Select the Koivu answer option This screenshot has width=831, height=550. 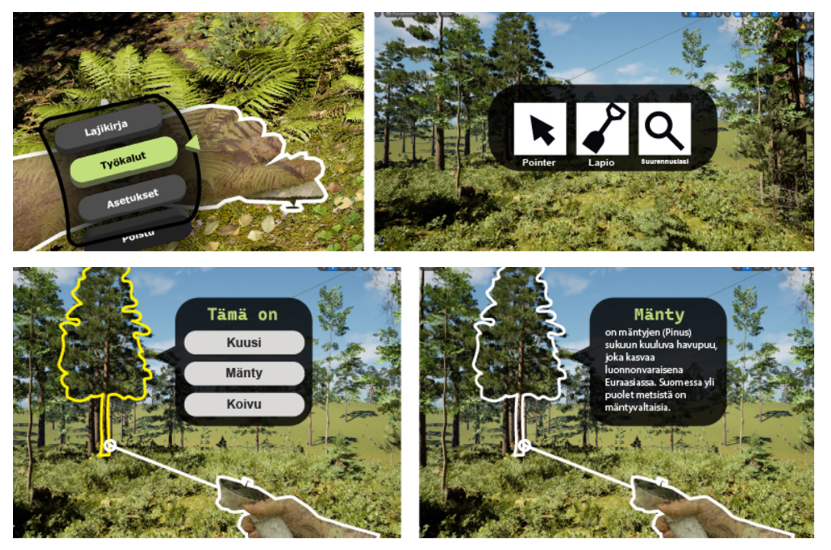(243, 404)
